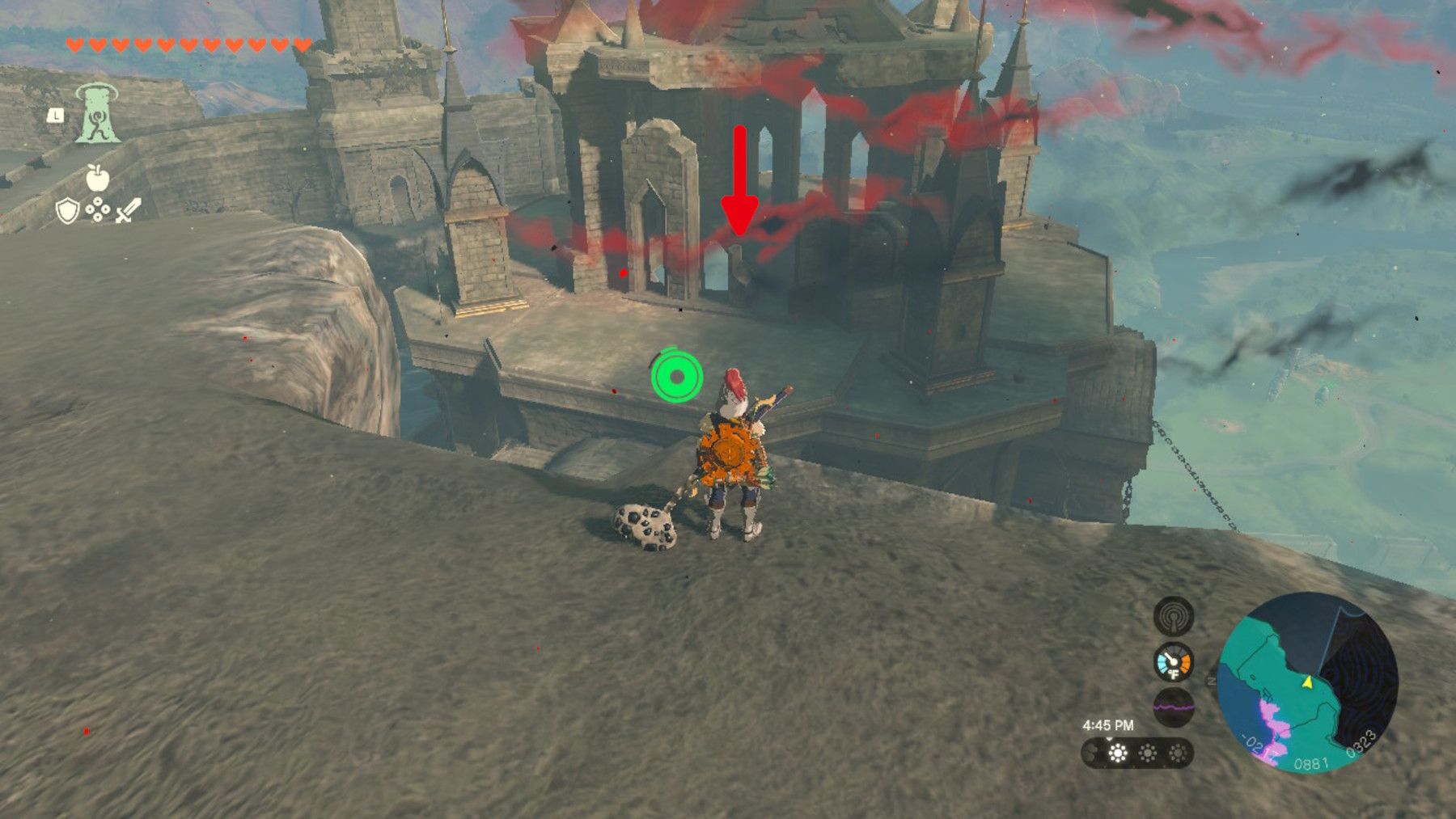Select the sword icon in the quick-swap cluster
Viewport: 1456px width, 819px height.
[x=128, y=209]
